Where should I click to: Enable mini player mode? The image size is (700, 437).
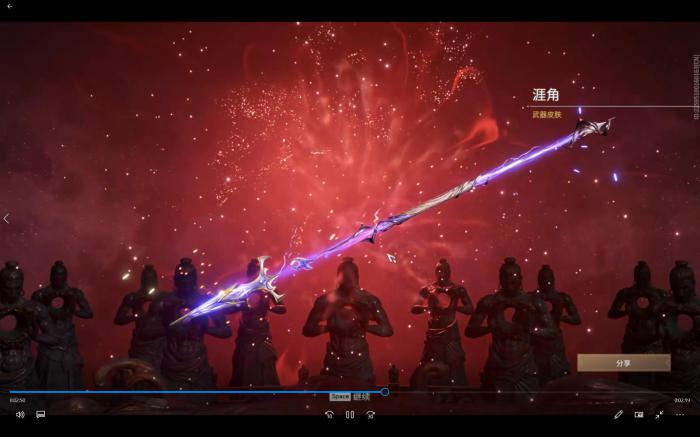click(x=639, y=414)
